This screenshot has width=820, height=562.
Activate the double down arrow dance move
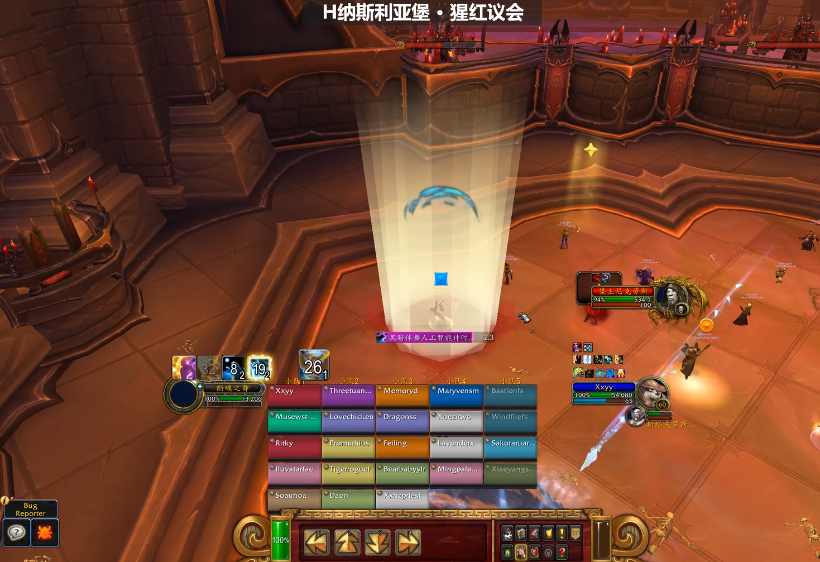378,542
